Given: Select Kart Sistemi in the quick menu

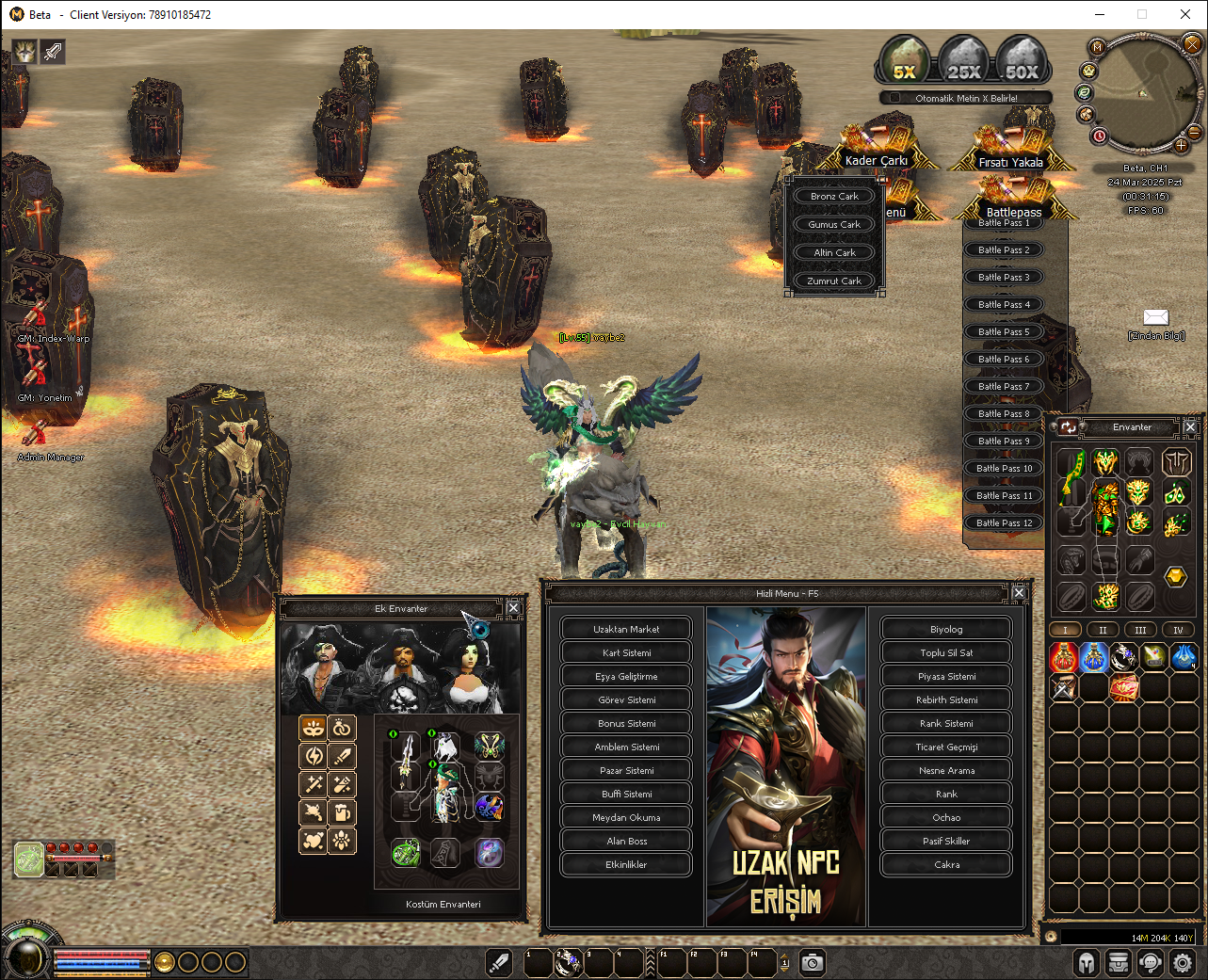Looking at the screenshot, I should click(x=626, y=652).
